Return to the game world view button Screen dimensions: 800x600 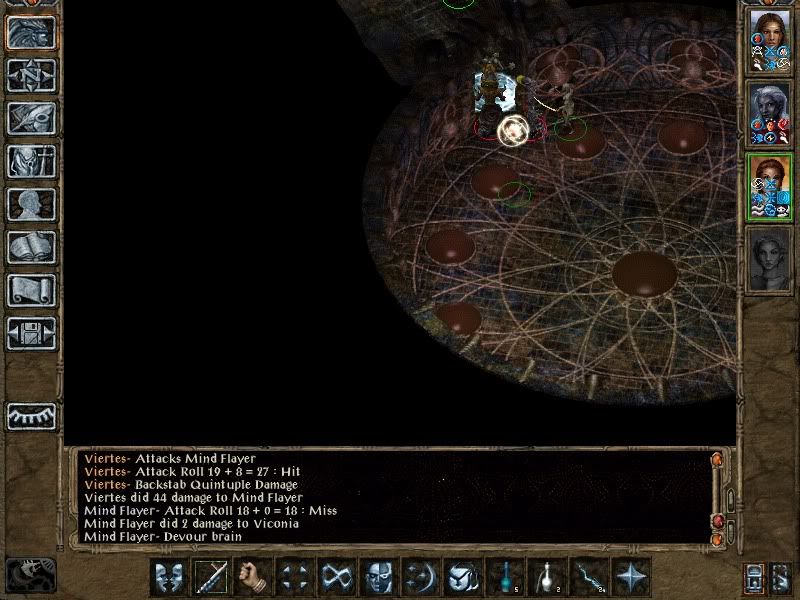[31, 32]
